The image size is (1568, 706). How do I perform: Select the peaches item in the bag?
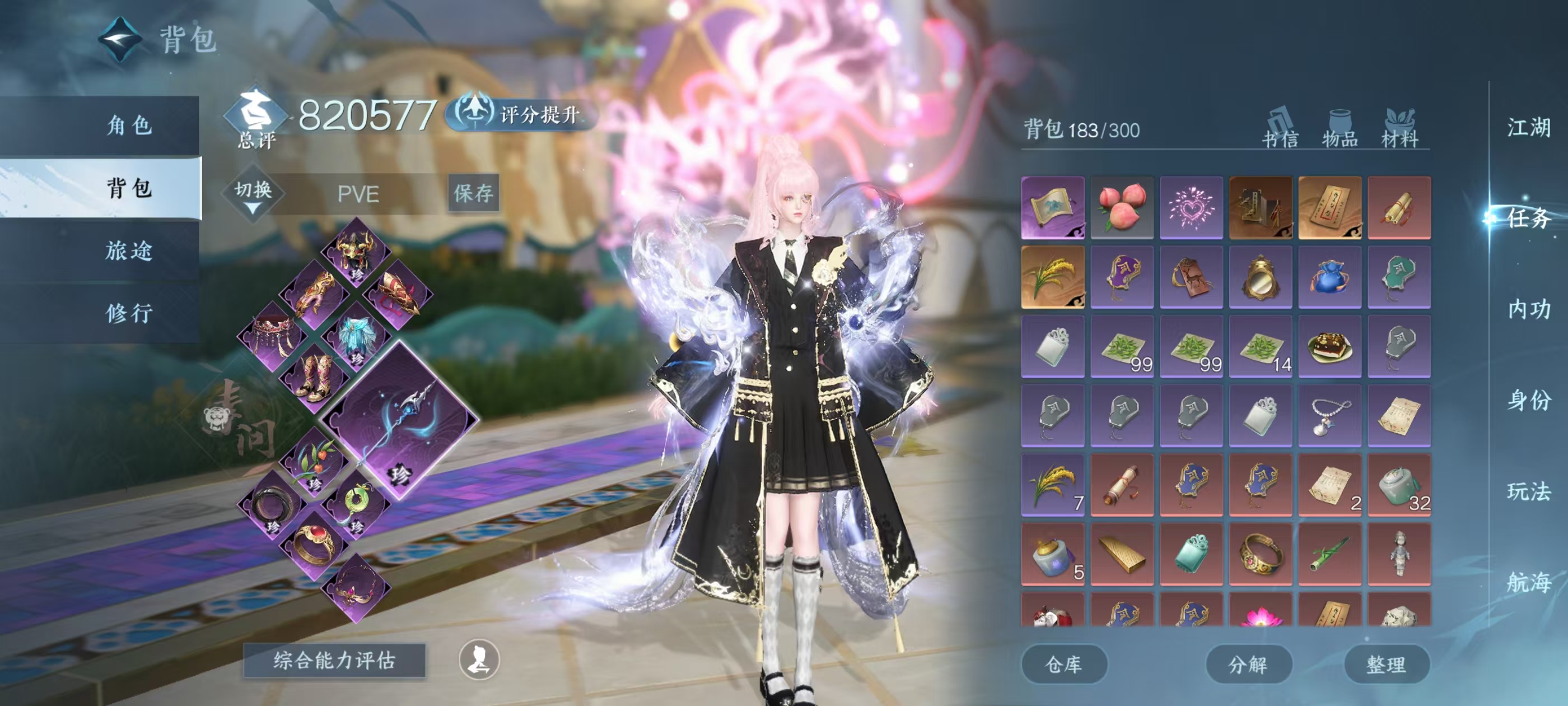(x=1122, y=208)
